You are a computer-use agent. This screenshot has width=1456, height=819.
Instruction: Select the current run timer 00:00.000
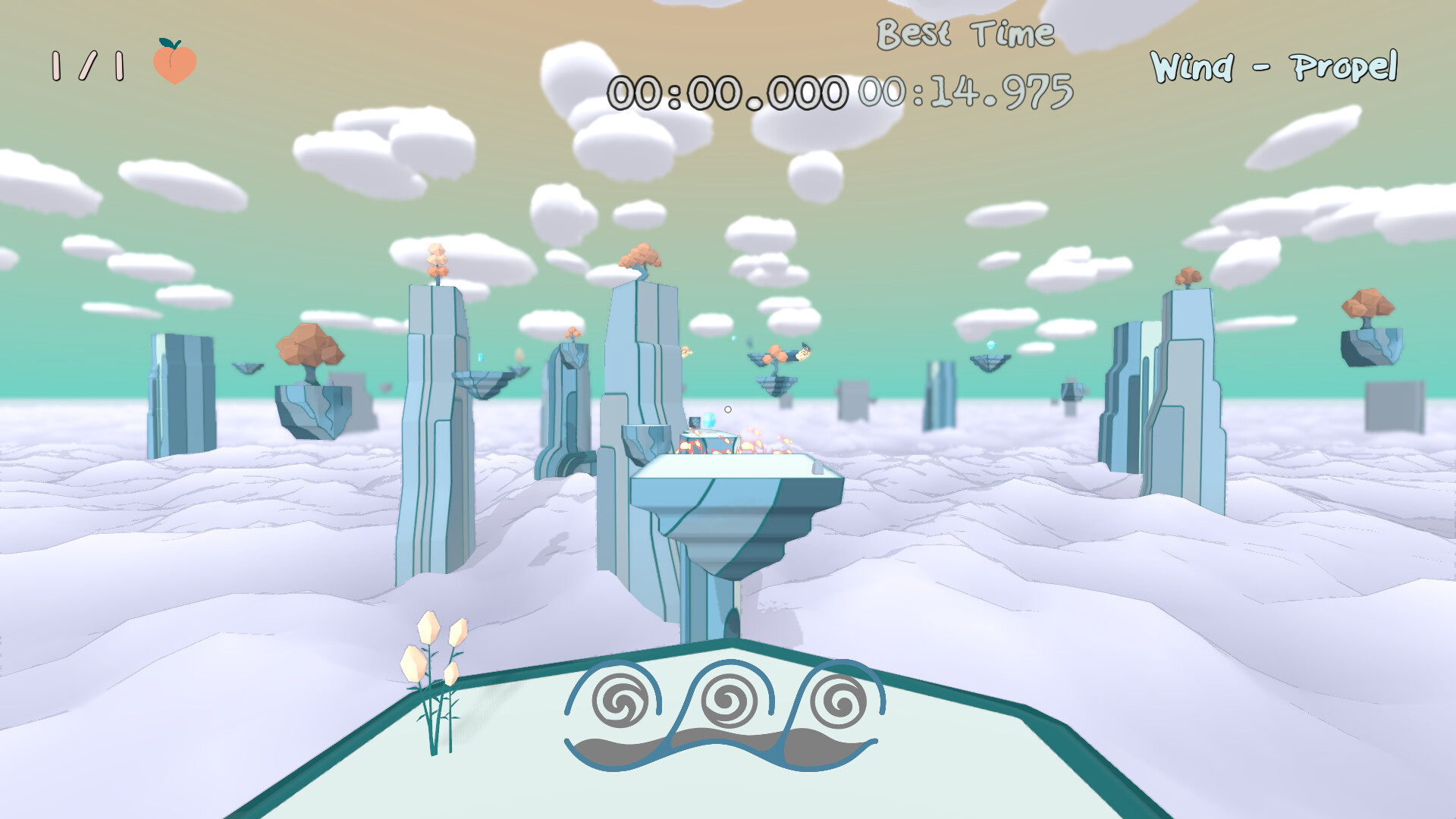tap(728, 93)
